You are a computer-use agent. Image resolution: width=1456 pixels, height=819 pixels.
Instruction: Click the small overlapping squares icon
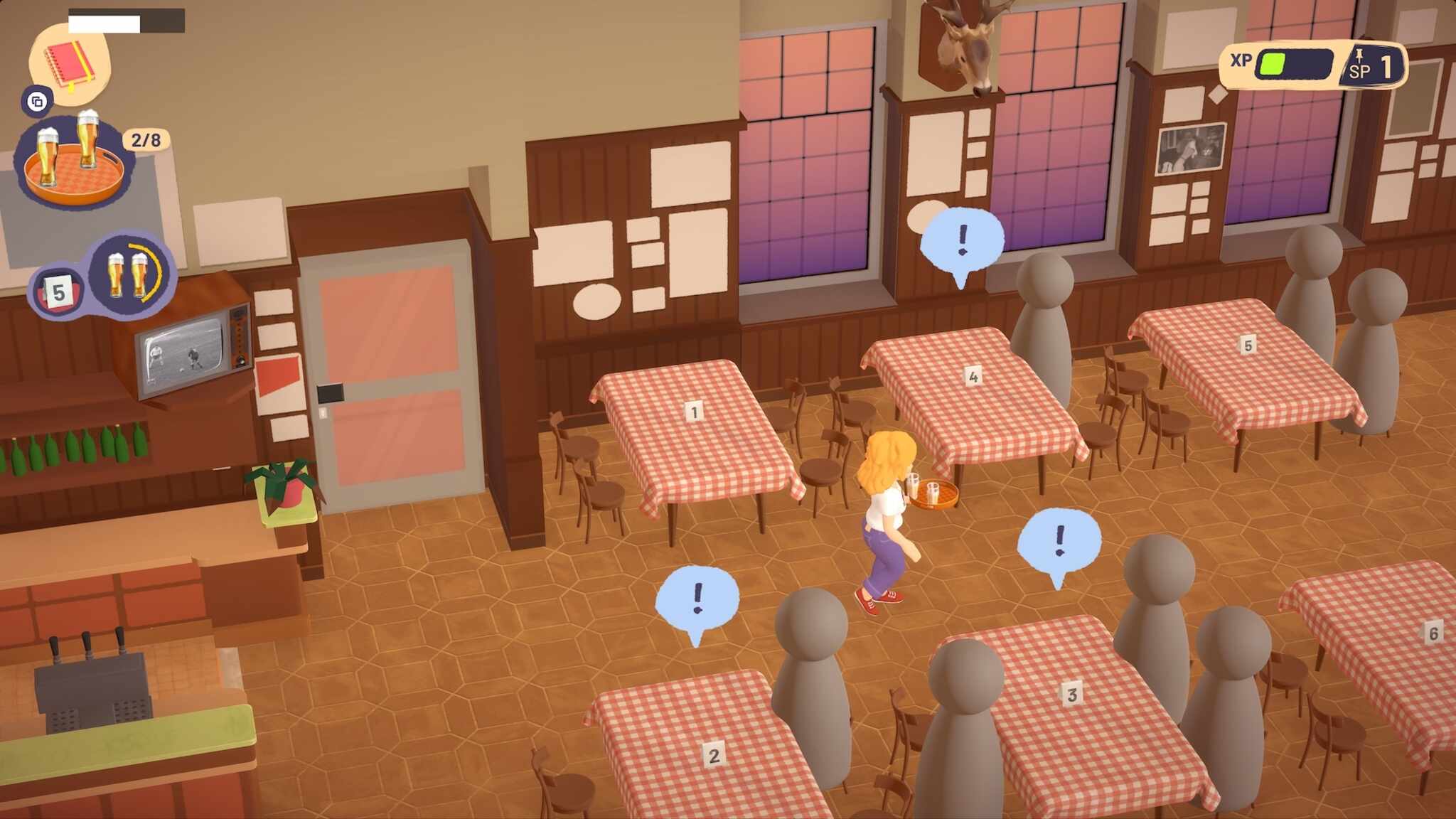pyautogui.click(x=37, y=102)
